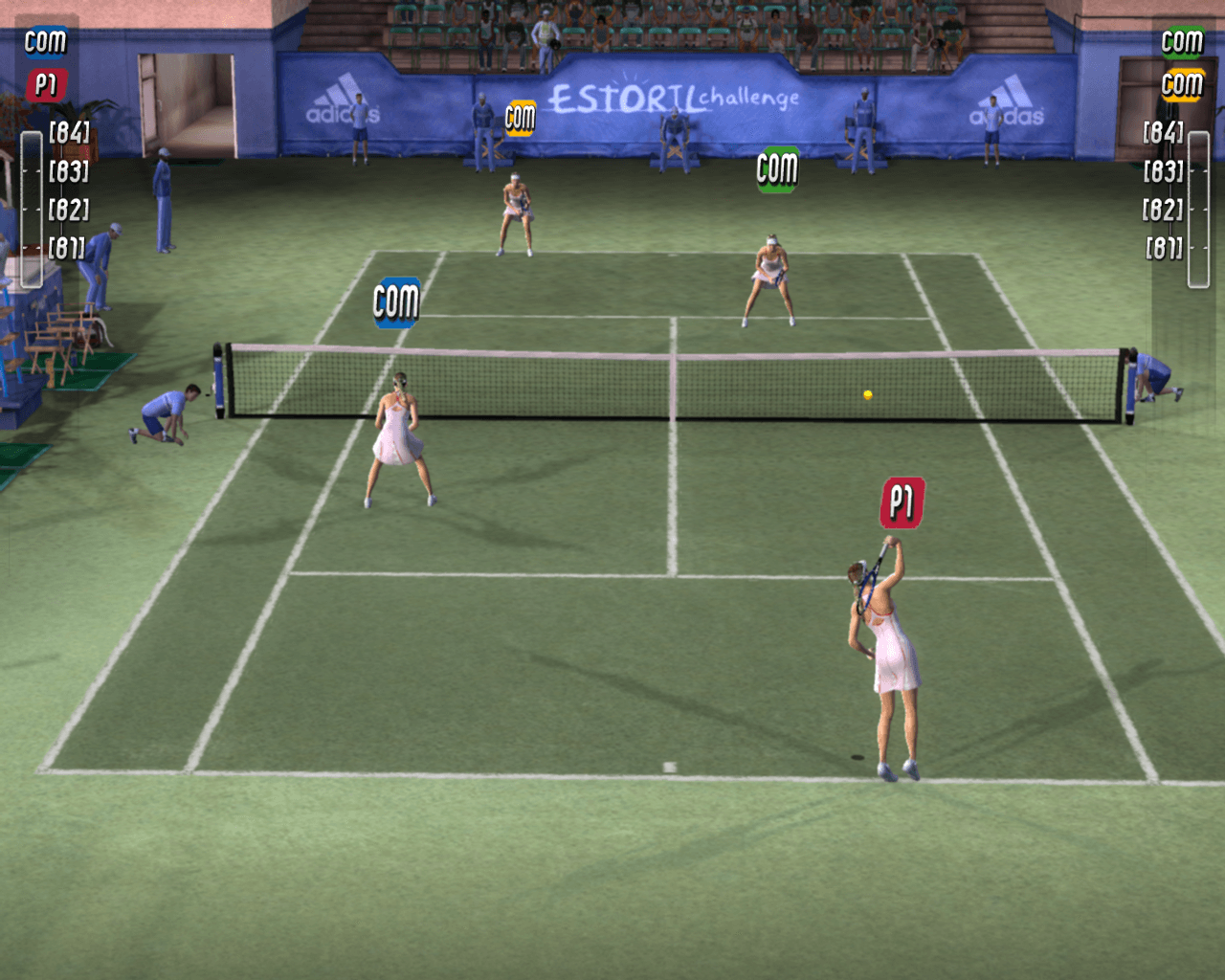The width and height of the screenshot is (1225, 980).
Task: Select the yellow COM badge in the opponent team list
Action: pyautogui.click(x=1181, y=85)
